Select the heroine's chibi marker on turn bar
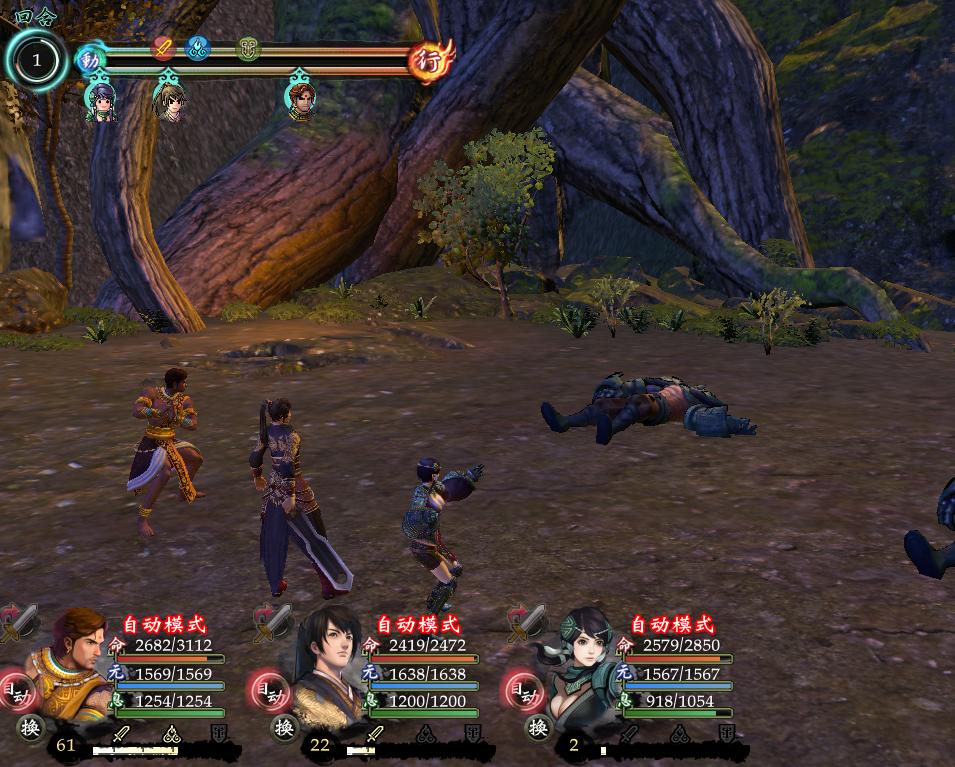The width and height of the screenshot is (955, 767). pos(100,99)
